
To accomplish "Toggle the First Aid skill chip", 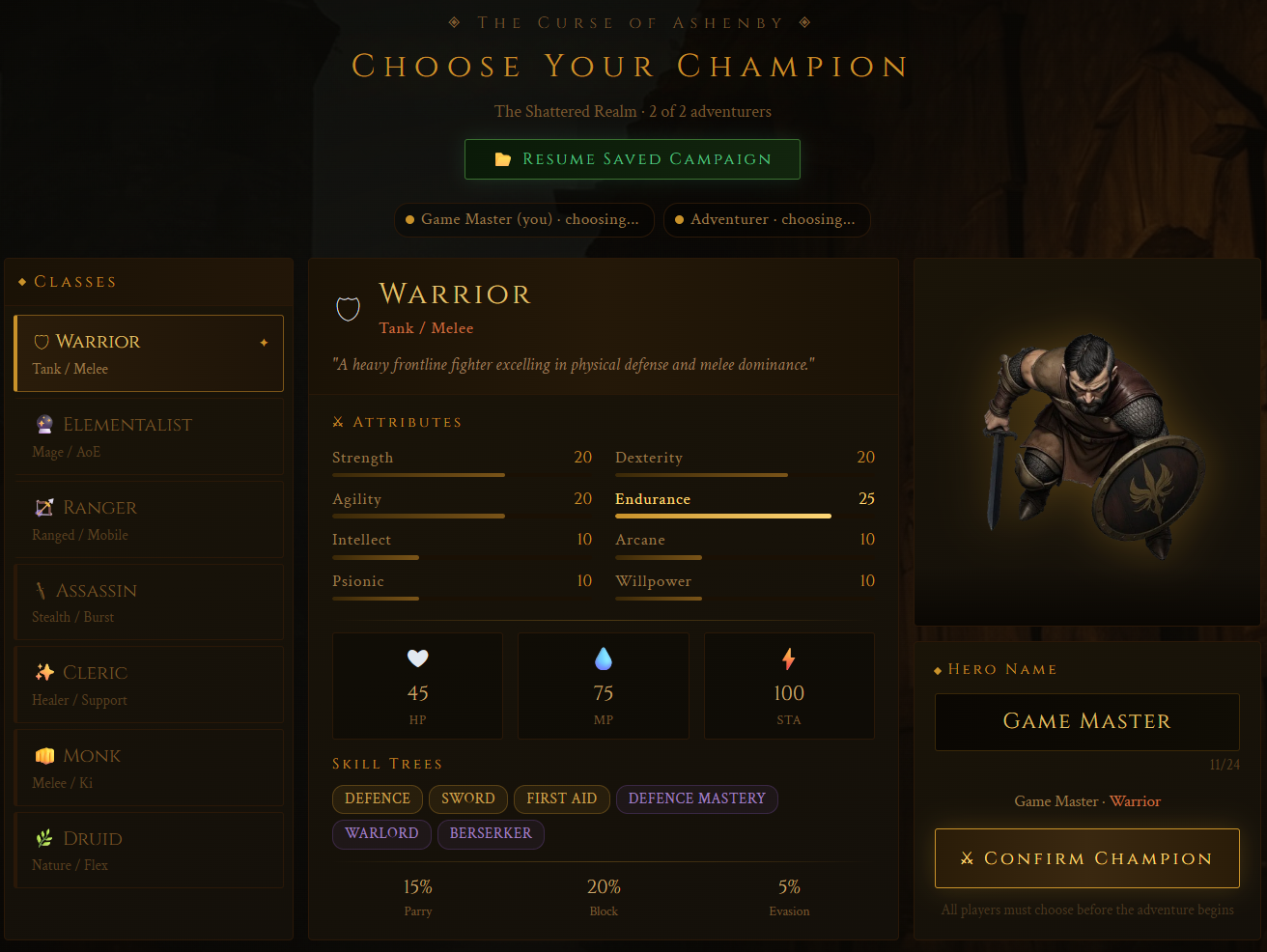I will (x=561, y=798).
